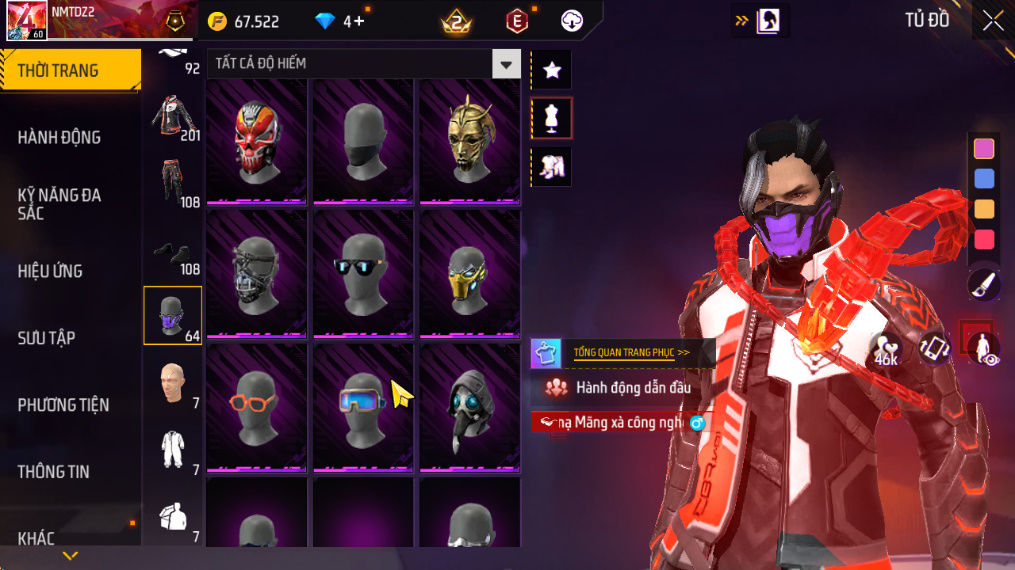Choose the blue color swatch
This screenshot has height=570, width=1015.
point(984,179)
